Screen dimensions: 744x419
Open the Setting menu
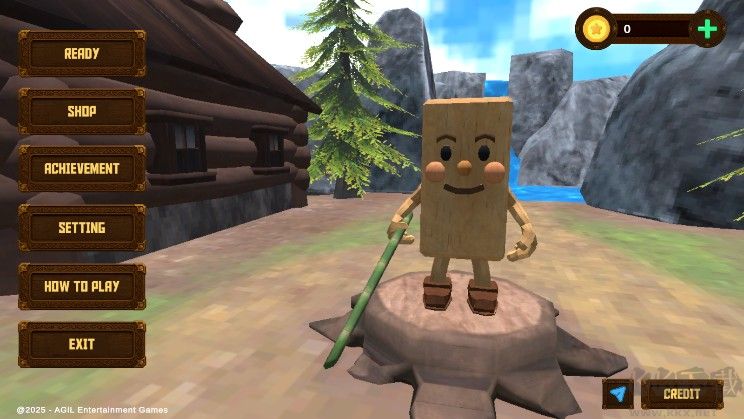(82, 228)
